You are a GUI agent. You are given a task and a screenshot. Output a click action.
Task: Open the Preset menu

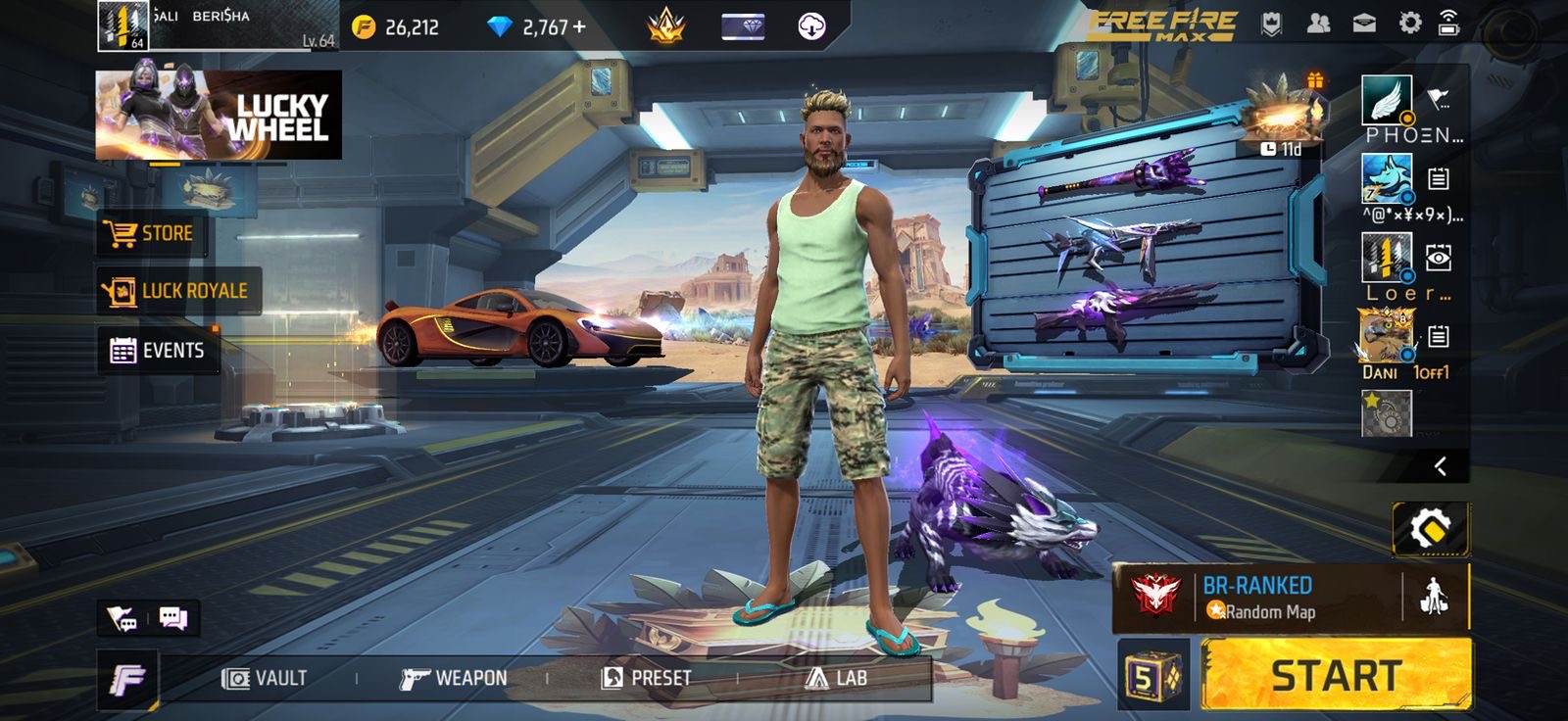pyautogui.click(x=646, y=678)
